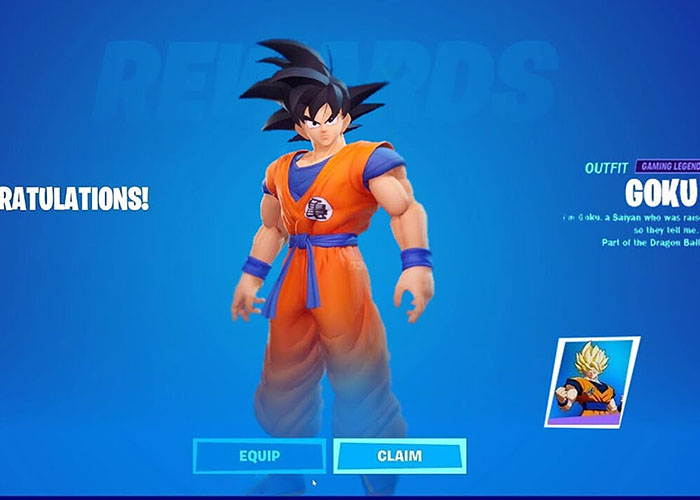Select the Super Saiyan Goku style thumbnail
This screenshot has height=500, width=700.
(592, 380)
